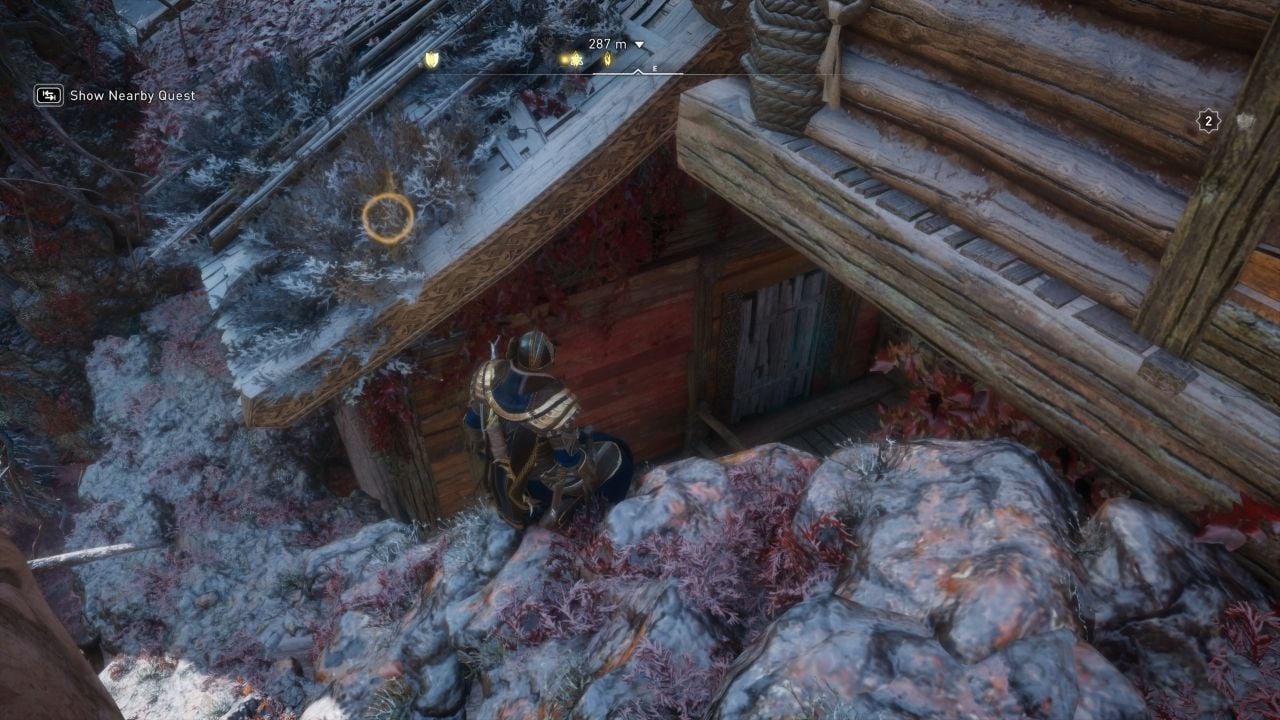The width and height of the screenshot is (1280, 720).
Task: Click the gold marker under 287 m
Action: 607,60
